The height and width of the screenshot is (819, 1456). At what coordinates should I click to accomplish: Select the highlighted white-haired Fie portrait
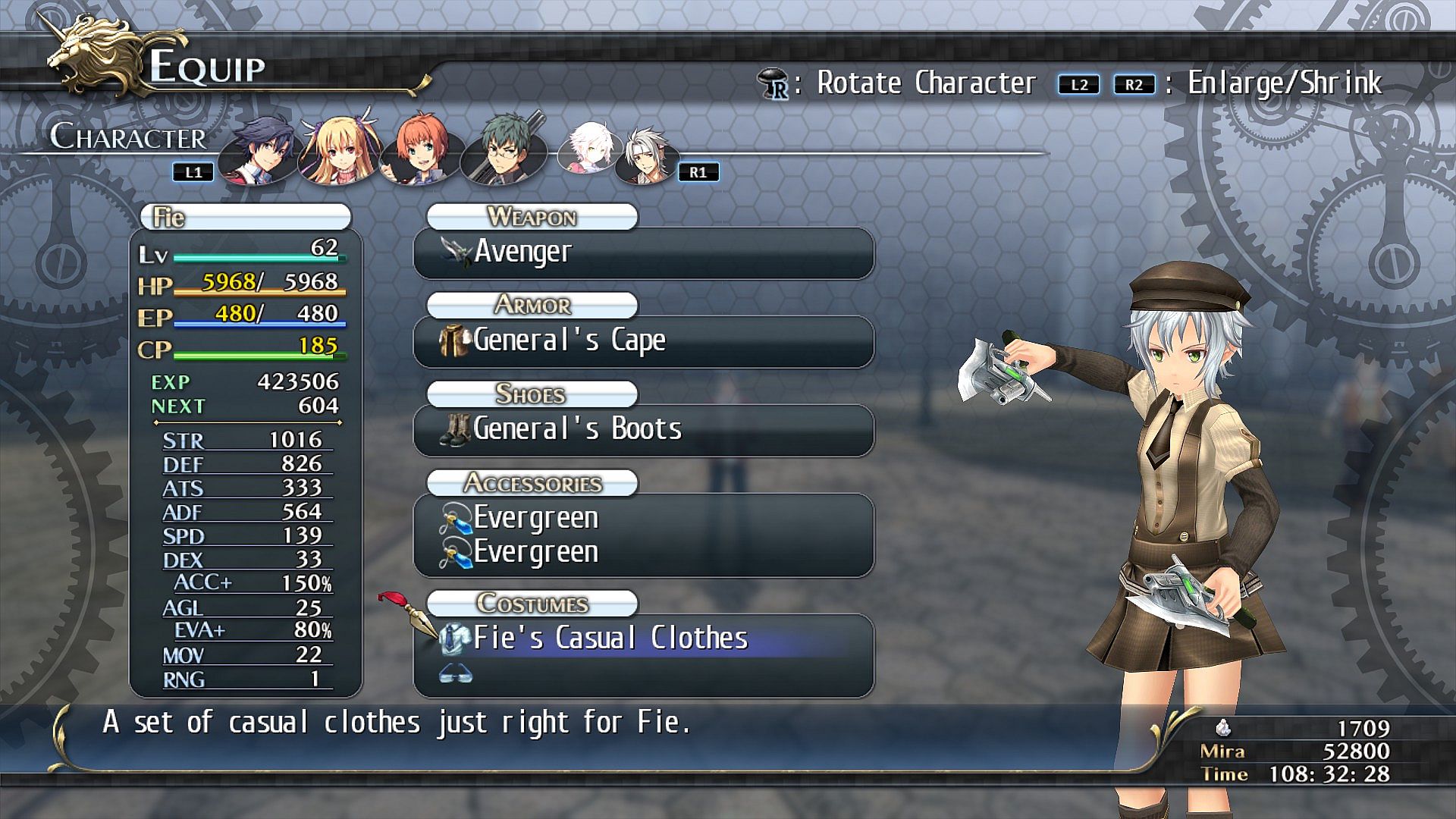[x=588, y=146]
